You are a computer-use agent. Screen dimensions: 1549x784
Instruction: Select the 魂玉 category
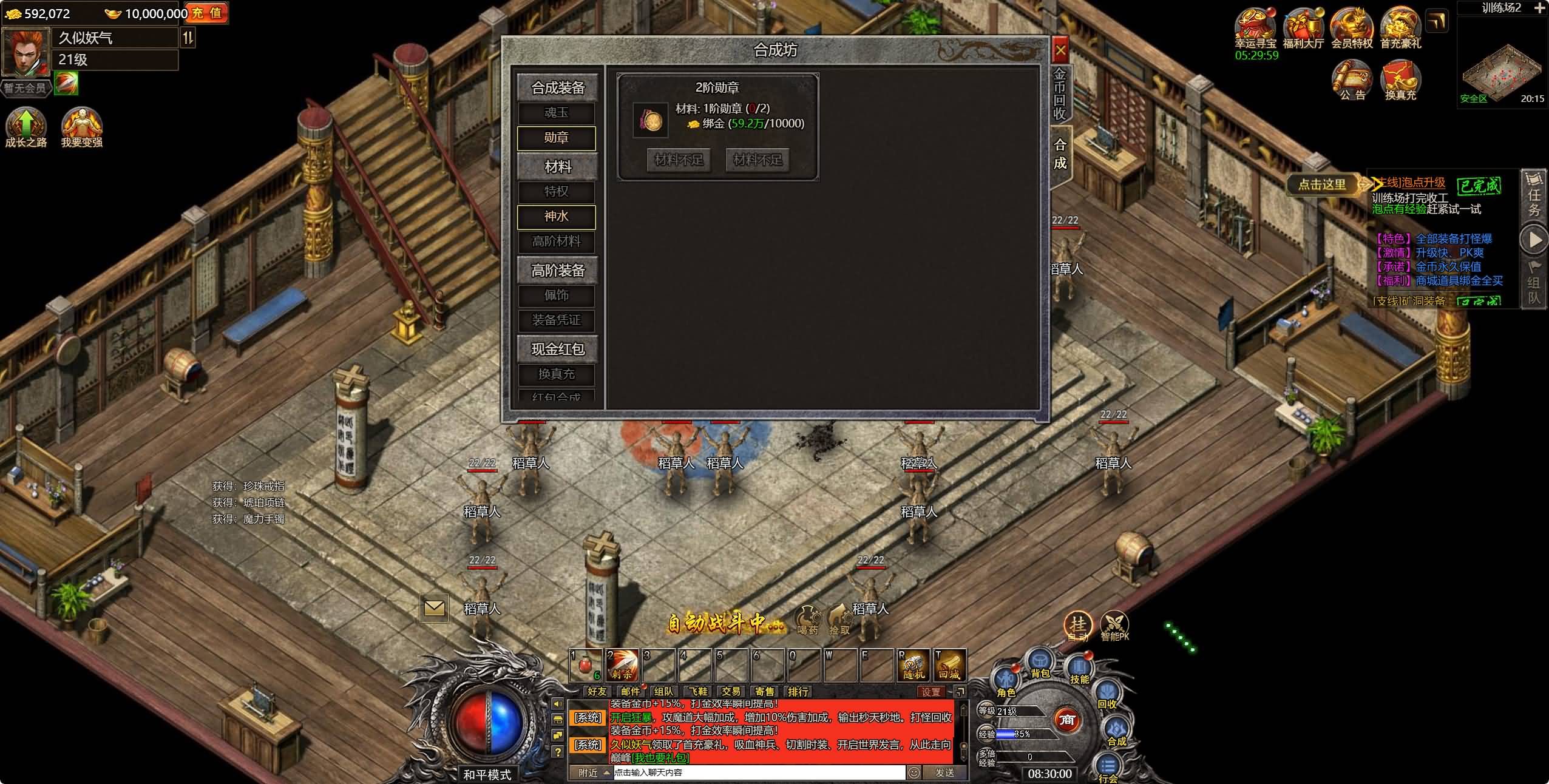click(556, 113)
